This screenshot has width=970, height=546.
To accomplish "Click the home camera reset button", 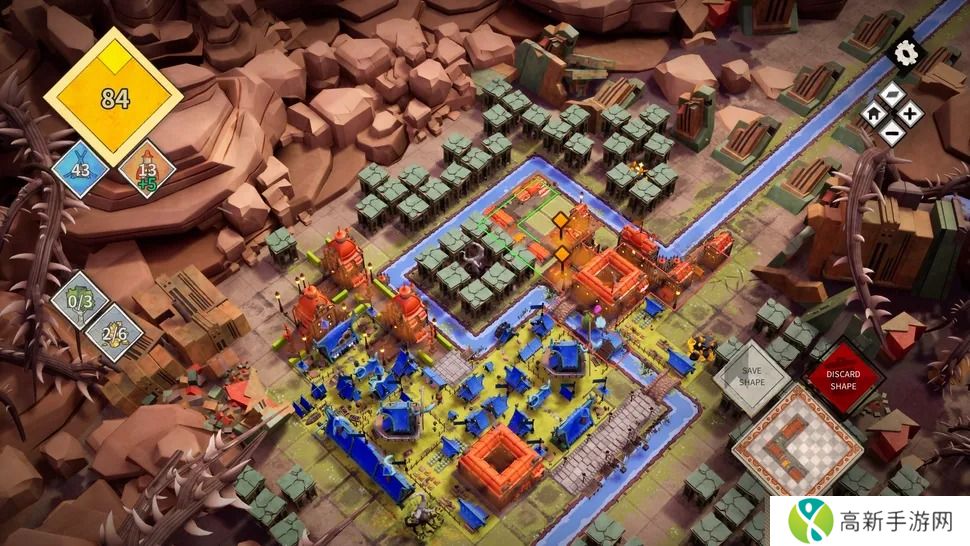I will (x=873, y=113).
